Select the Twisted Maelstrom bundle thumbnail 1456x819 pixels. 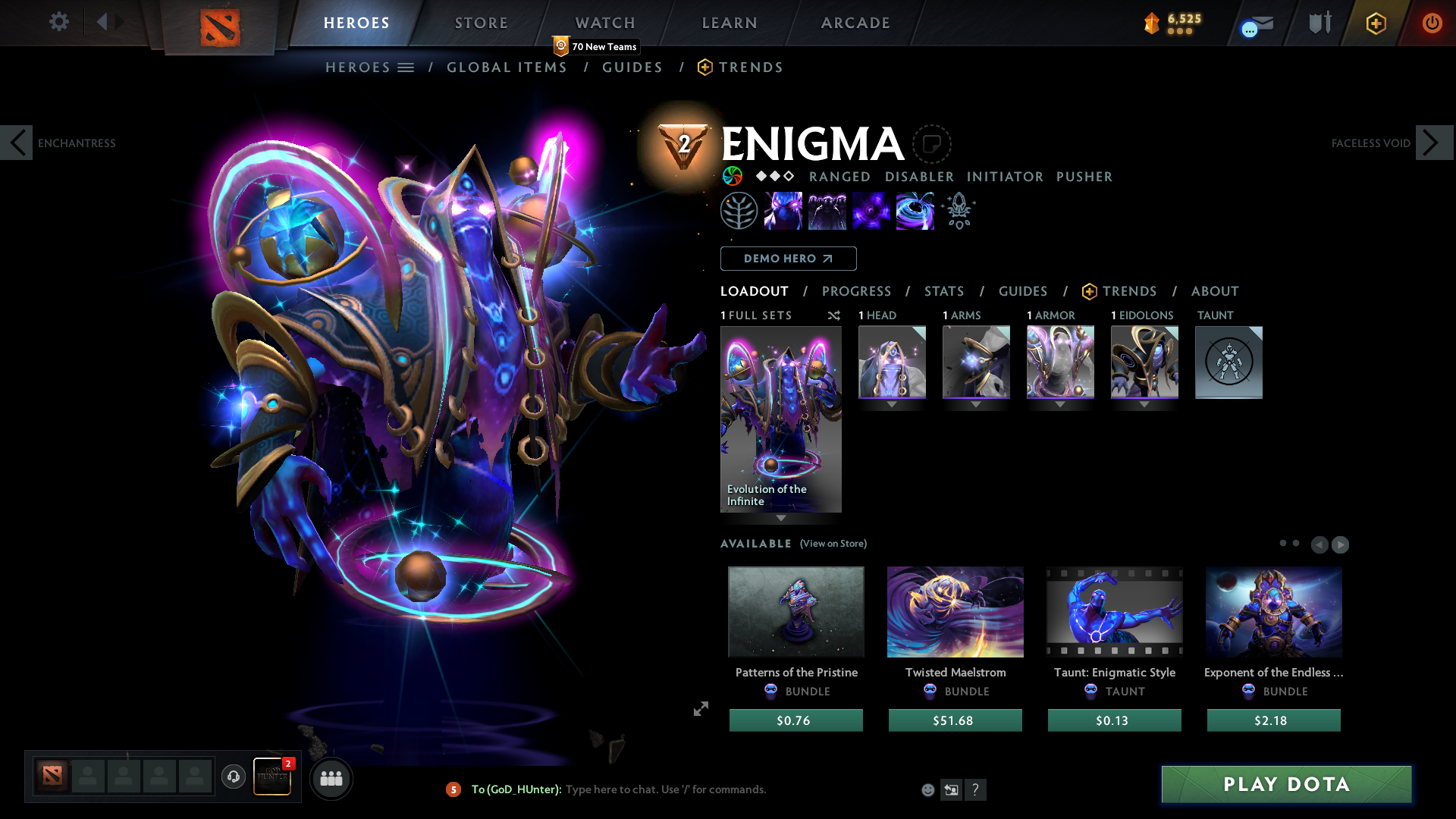point(955,612)
